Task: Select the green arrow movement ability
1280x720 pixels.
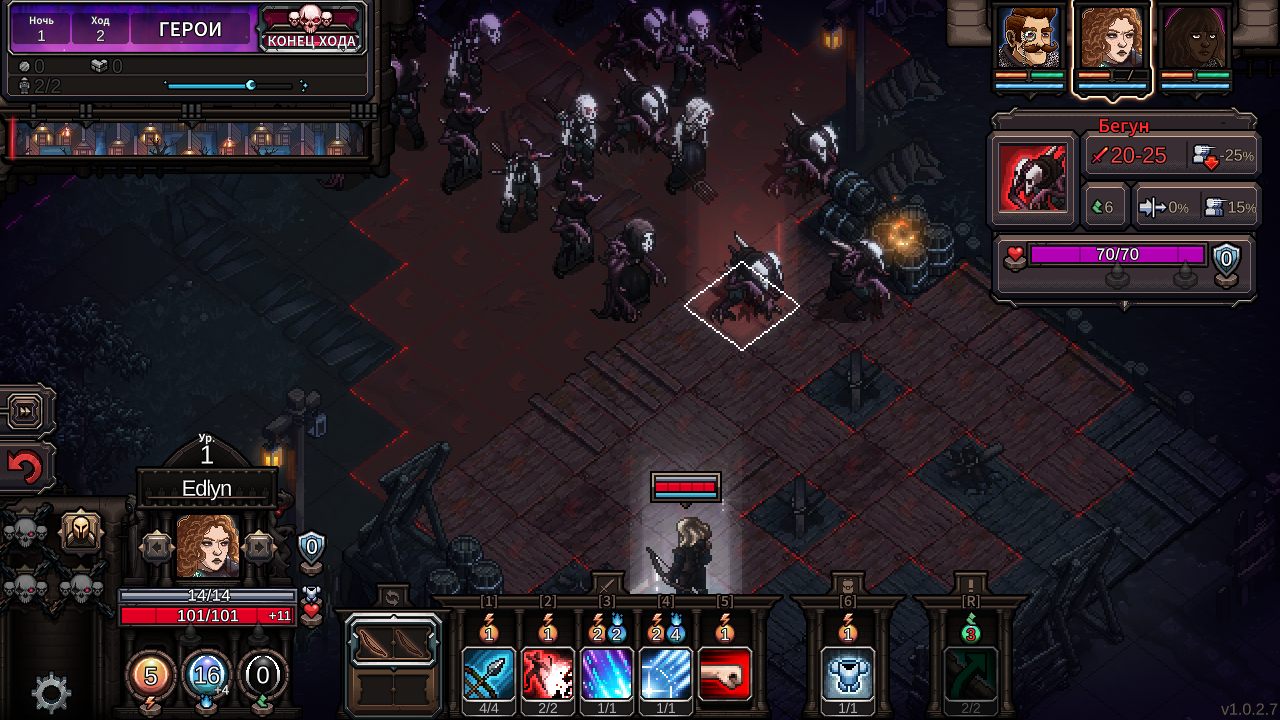Action: 970,674
